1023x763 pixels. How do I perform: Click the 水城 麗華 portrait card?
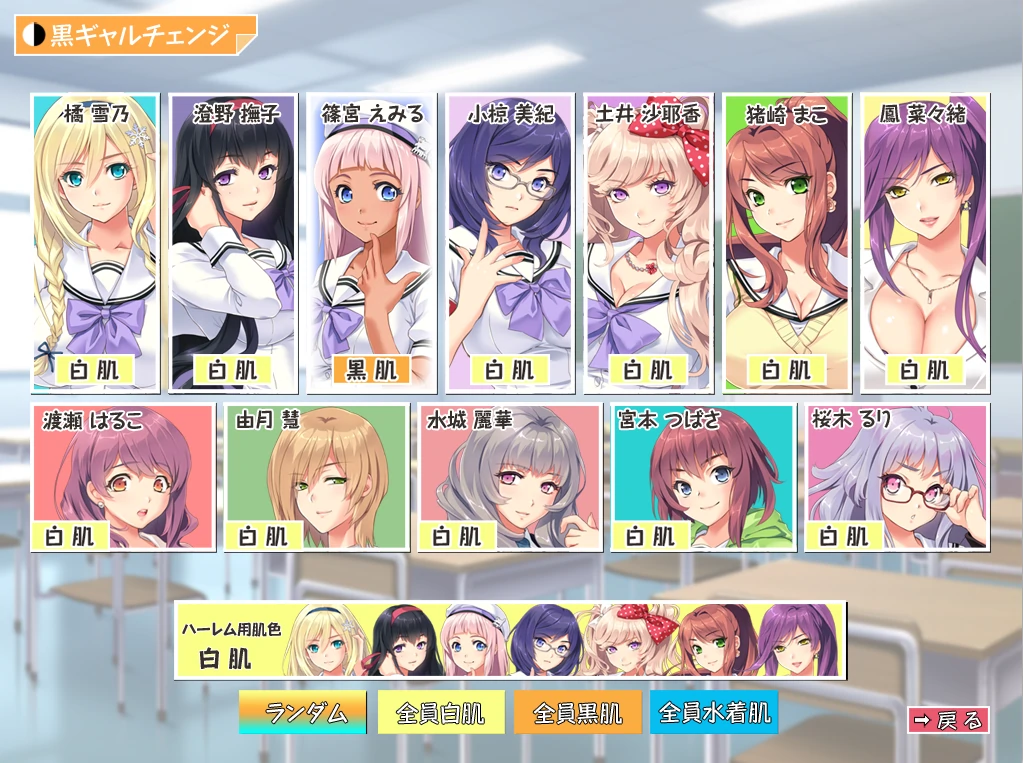pos(511,477)
